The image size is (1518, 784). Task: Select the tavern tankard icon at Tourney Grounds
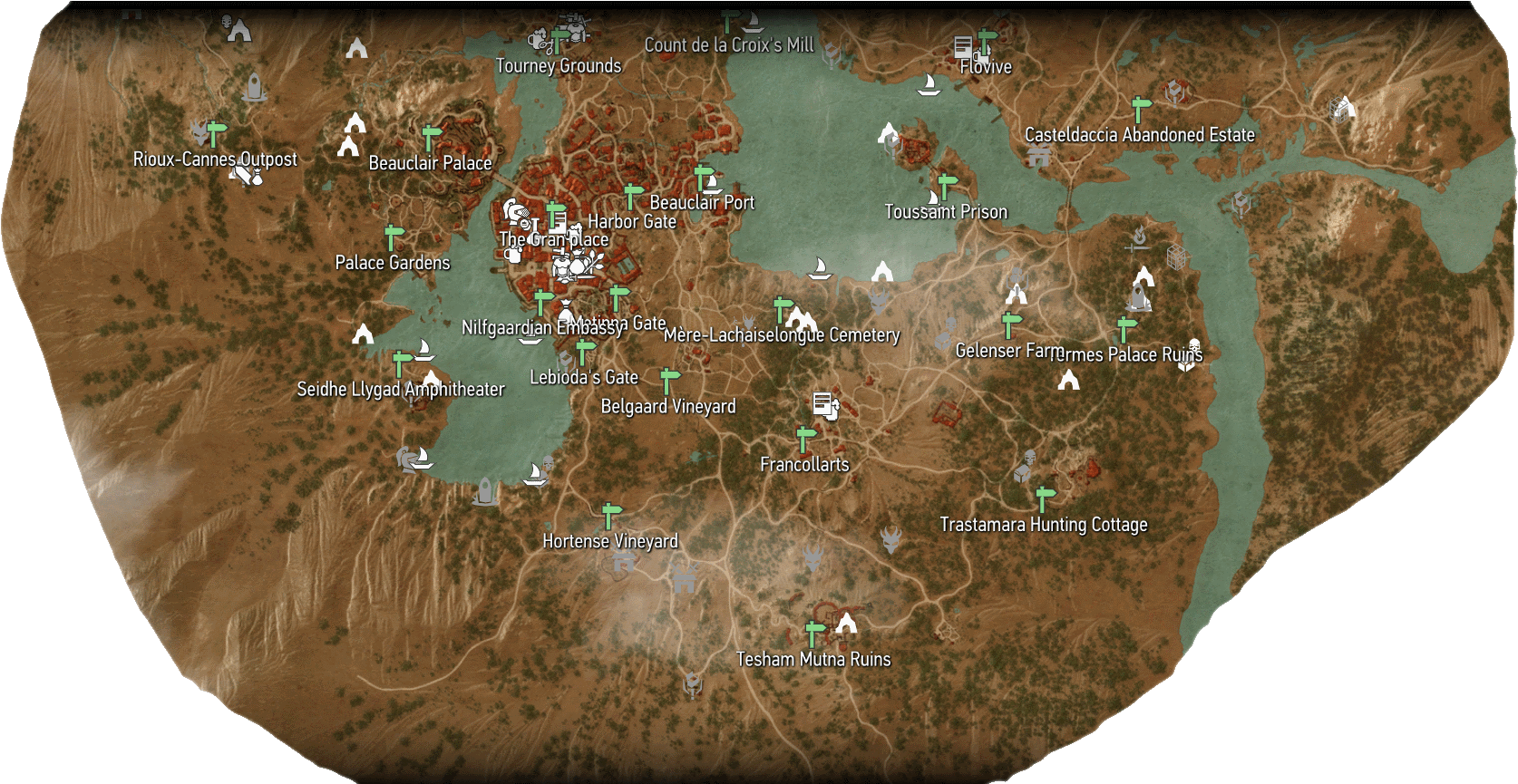(539, 40)
